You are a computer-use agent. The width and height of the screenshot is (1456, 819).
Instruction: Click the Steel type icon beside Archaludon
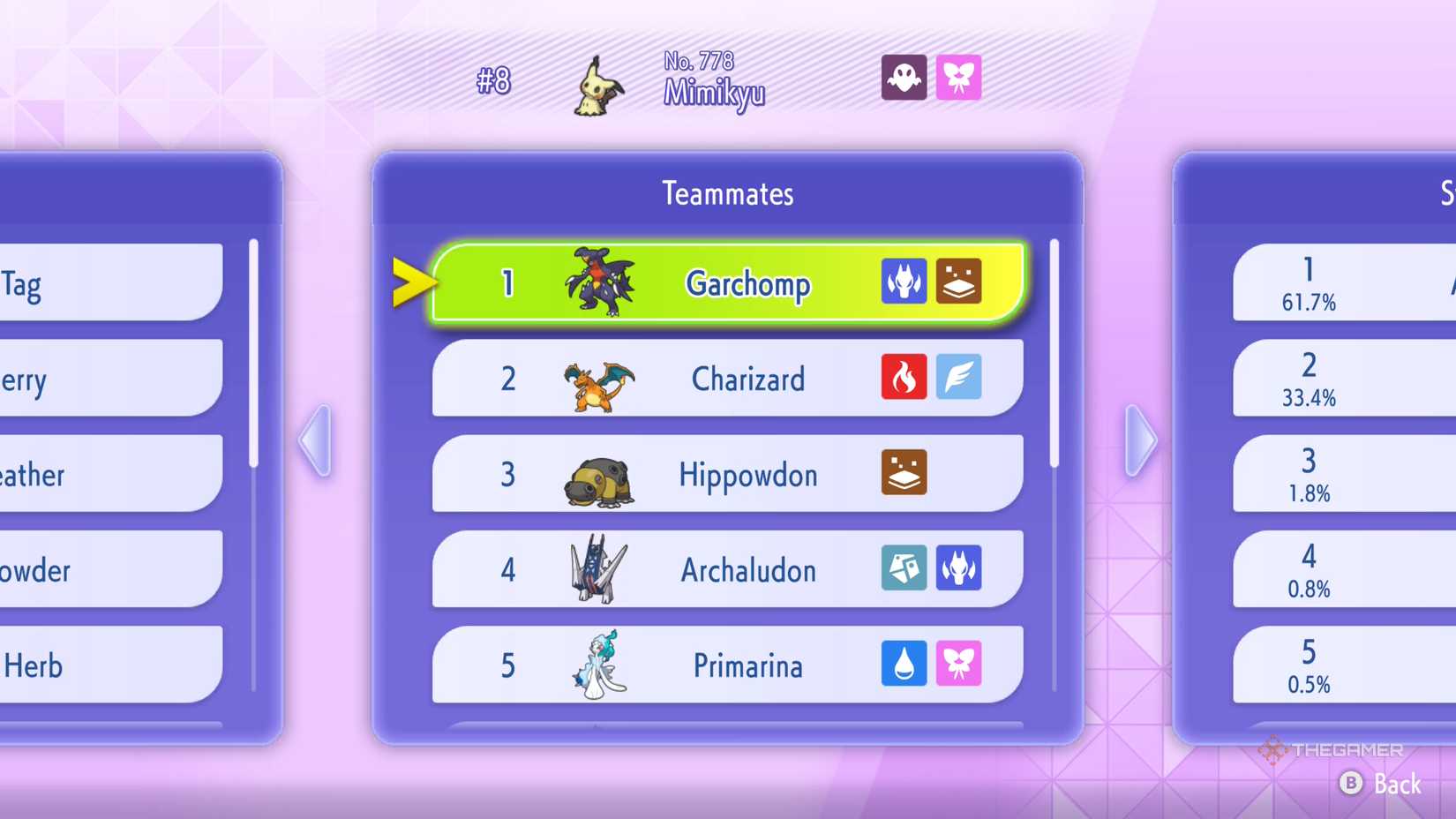click(x=904, y=569)
